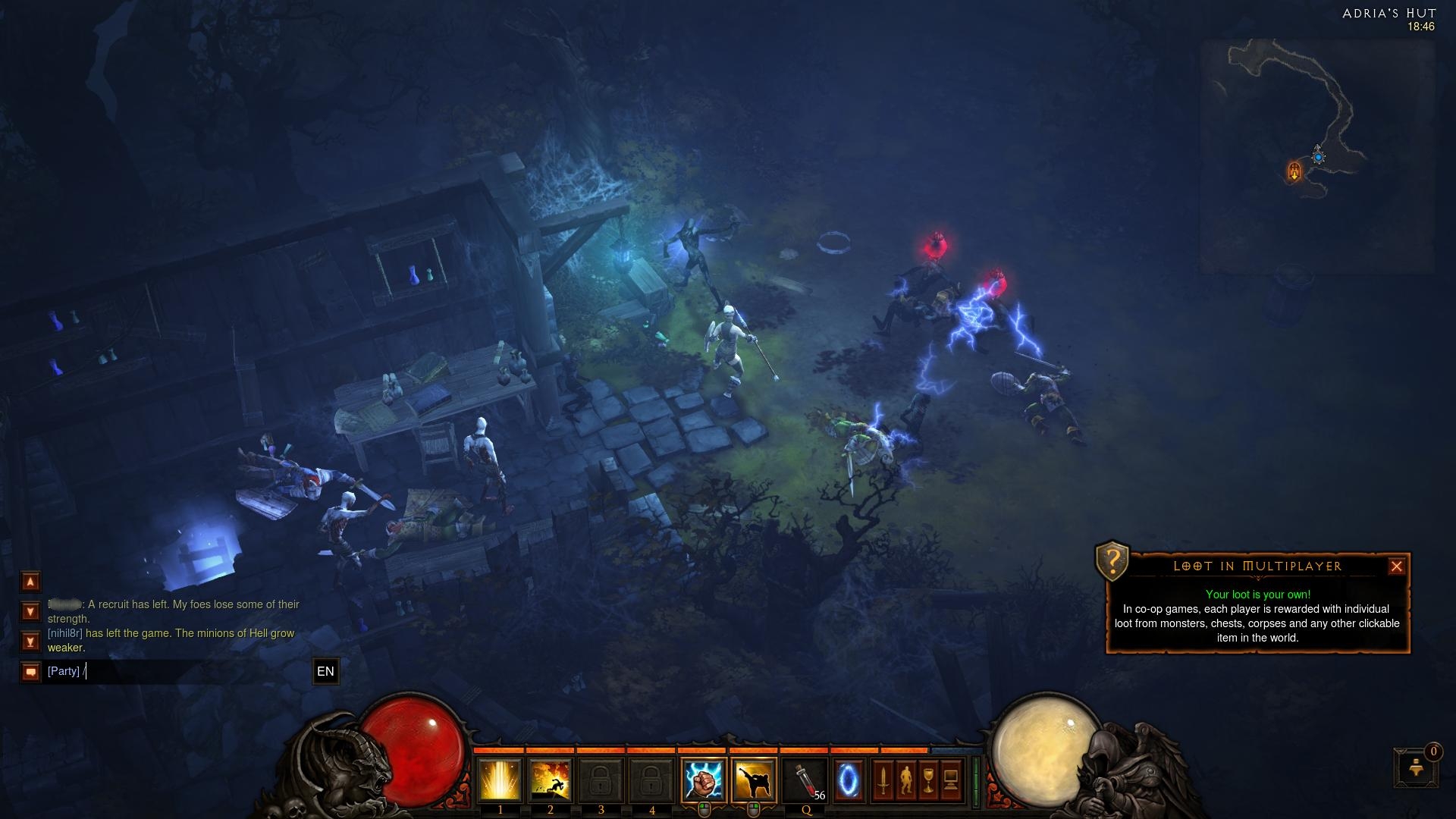Open the skills menu with the figure icon
This screenshot has width=1456, height=819.
905,780
